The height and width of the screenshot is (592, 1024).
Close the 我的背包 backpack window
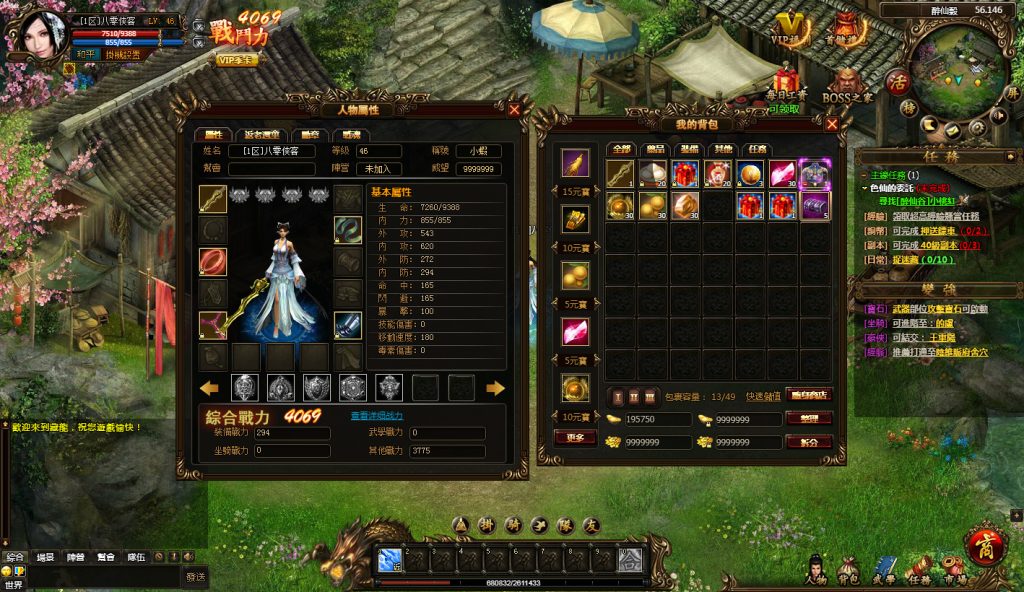point(831,124)
